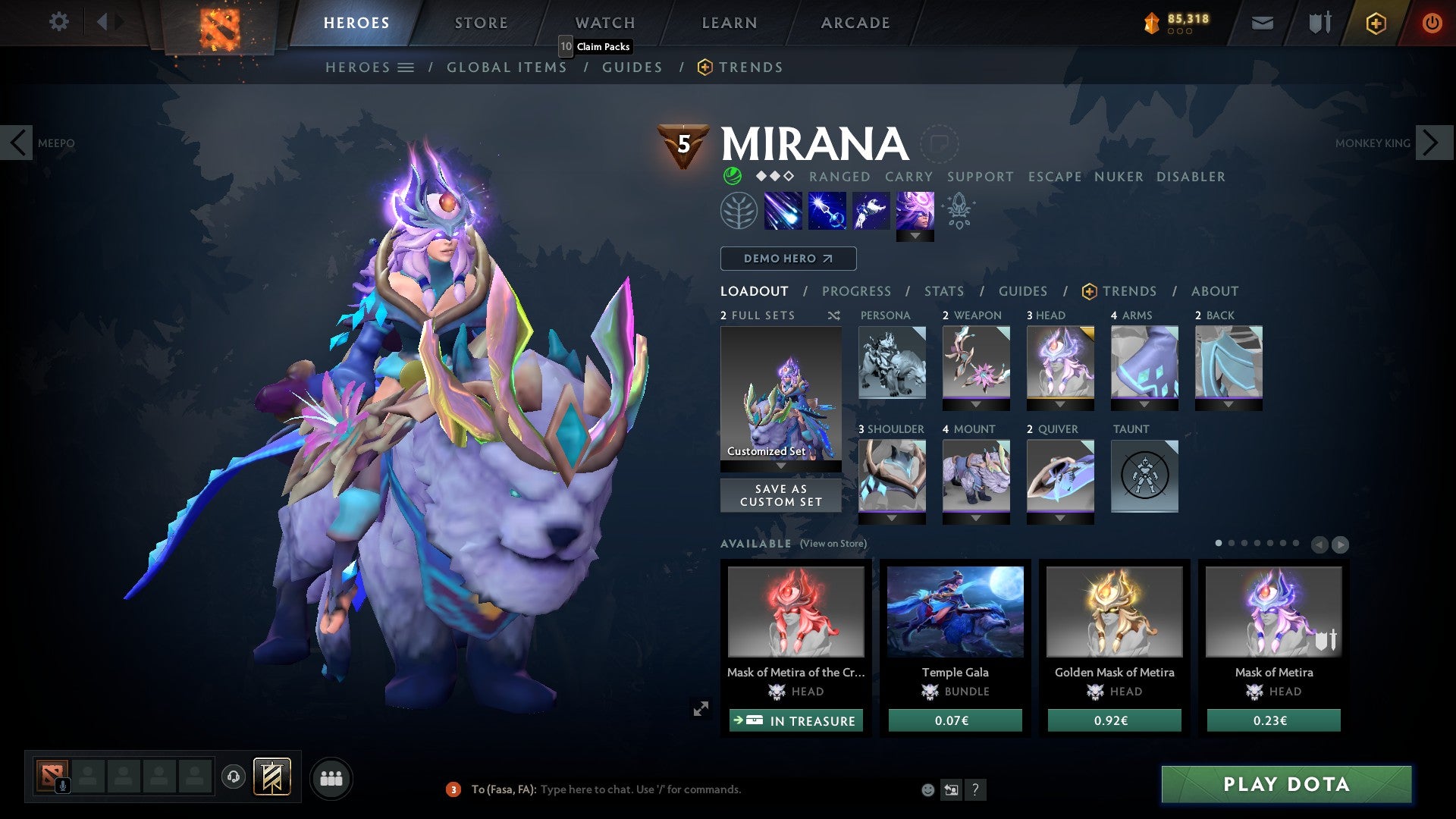Open Mirana's talent tree icon
The height and width of the screenshot is (819, 1456).
739,210
